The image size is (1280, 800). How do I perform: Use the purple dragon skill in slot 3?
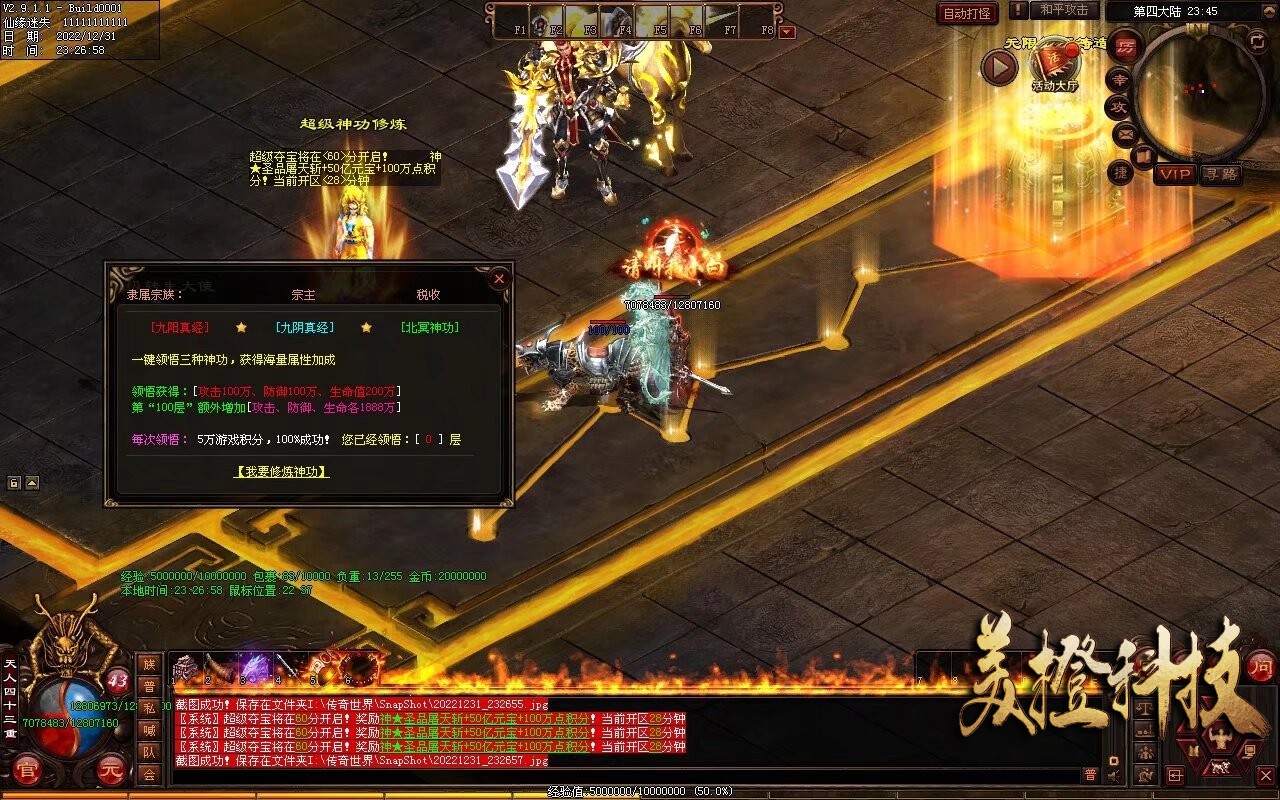pyautogui.click(x=254, y=667)
